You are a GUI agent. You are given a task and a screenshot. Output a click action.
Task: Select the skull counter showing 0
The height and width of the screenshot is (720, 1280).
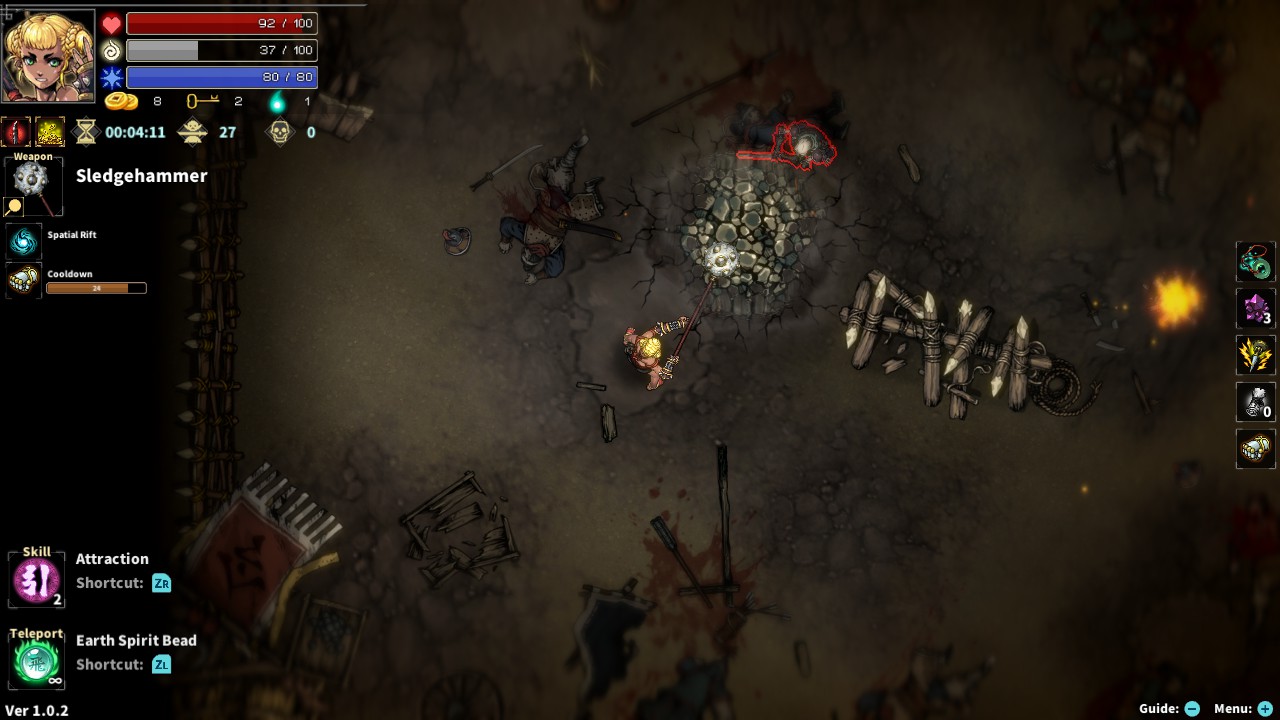[x=281, y=131]
